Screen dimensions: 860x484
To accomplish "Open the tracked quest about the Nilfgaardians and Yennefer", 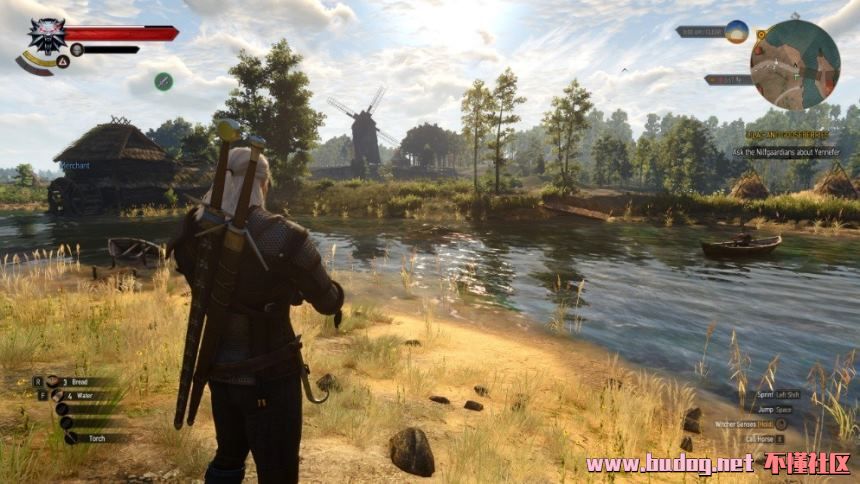I will [x=786, y=152].
